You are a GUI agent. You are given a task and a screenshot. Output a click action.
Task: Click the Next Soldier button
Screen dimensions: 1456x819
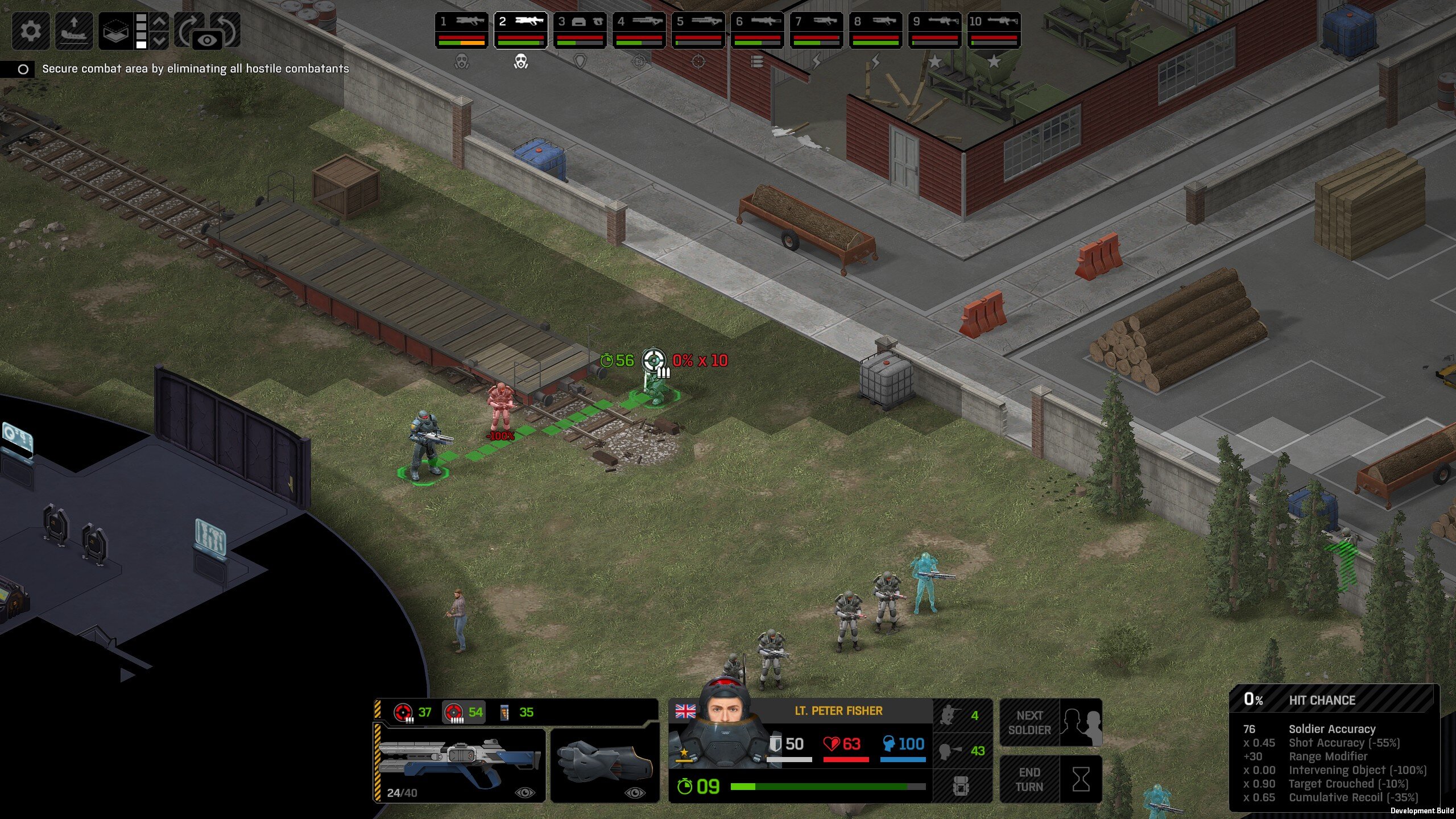(x=1050, y=723)
